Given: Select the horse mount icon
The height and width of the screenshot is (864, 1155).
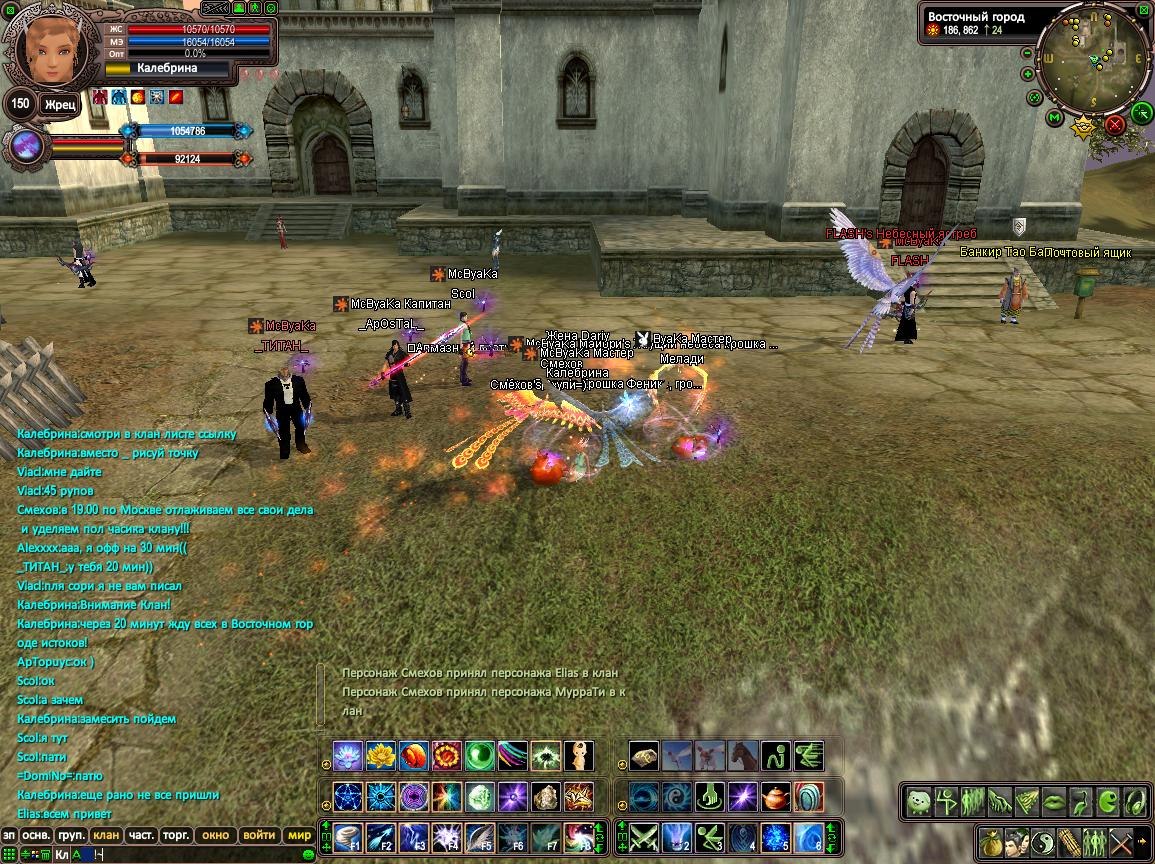Looking at the screenshot, I should point(743,756).
